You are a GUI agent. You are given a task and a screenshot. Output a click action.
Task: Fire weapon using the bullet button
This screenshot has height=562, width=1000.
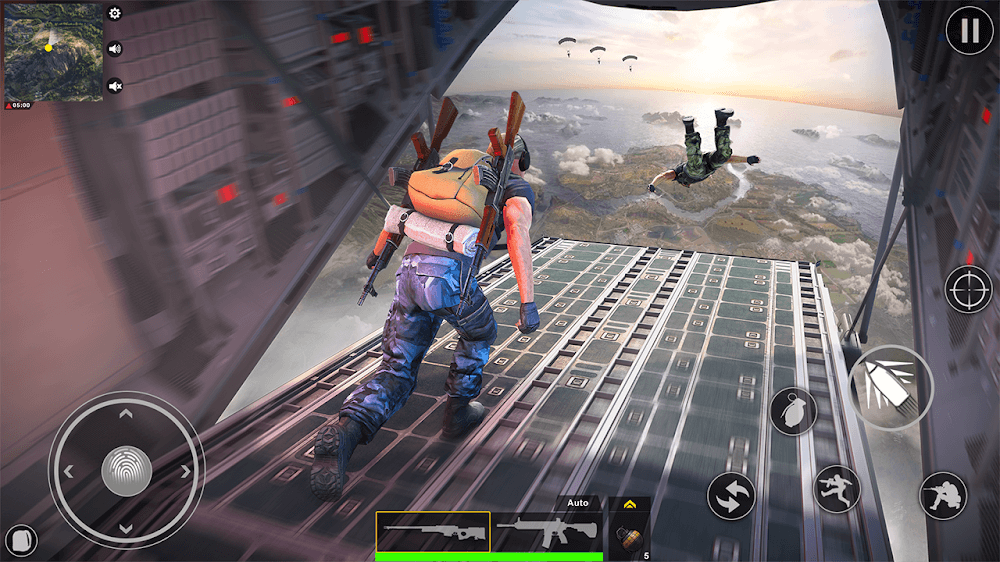click(890, 386)
